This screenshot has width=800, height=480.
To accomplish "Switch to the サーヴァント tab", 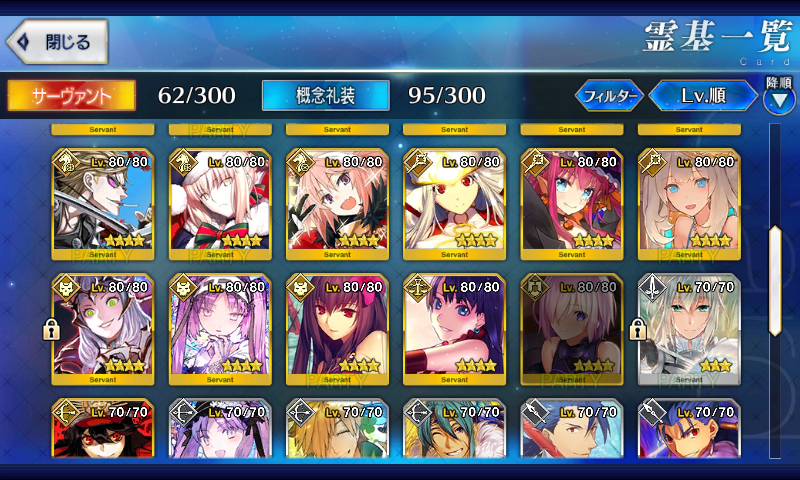I will 71,95.
